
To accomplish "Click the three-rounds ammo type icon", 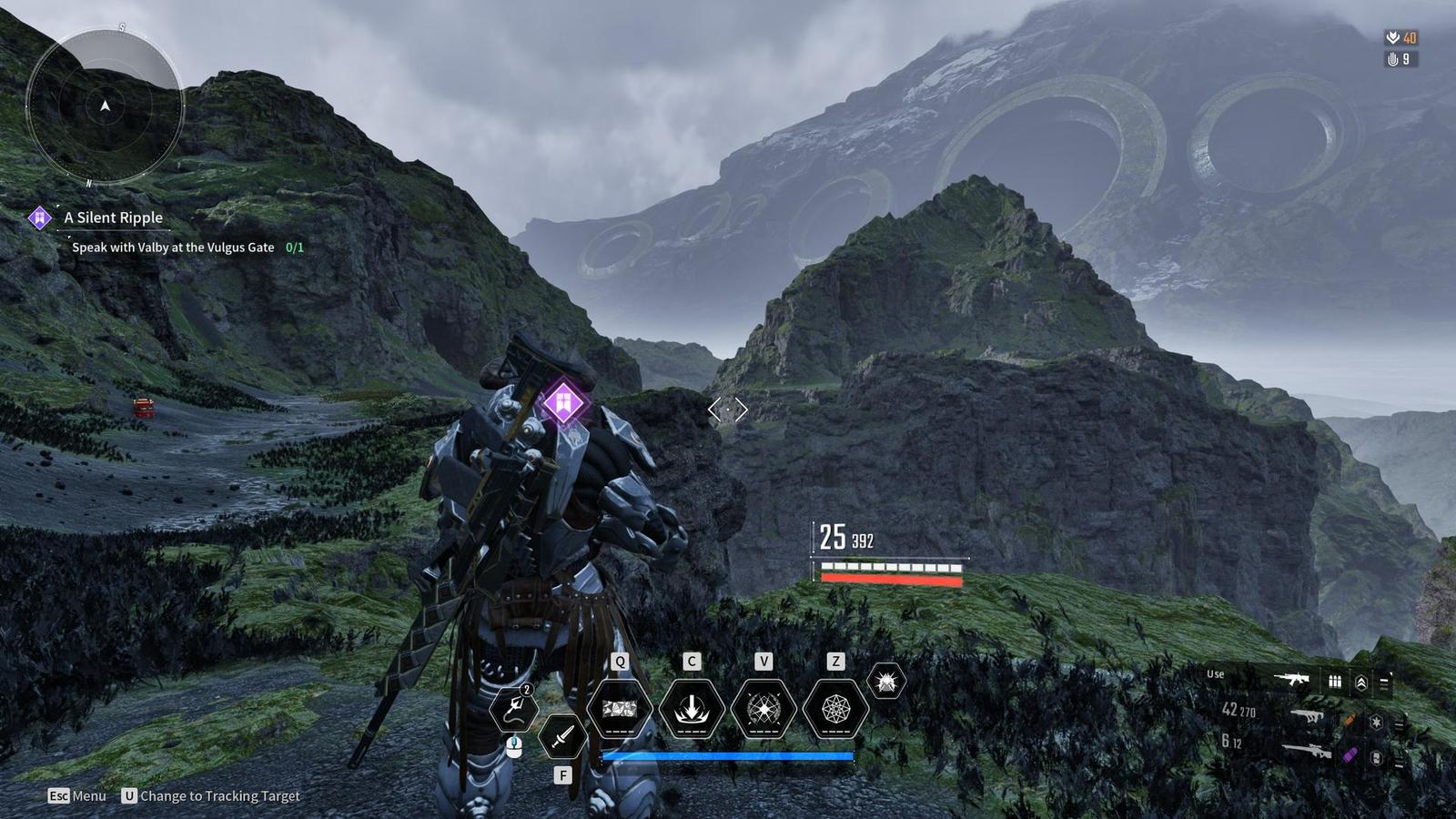I will click(1335, 682).
